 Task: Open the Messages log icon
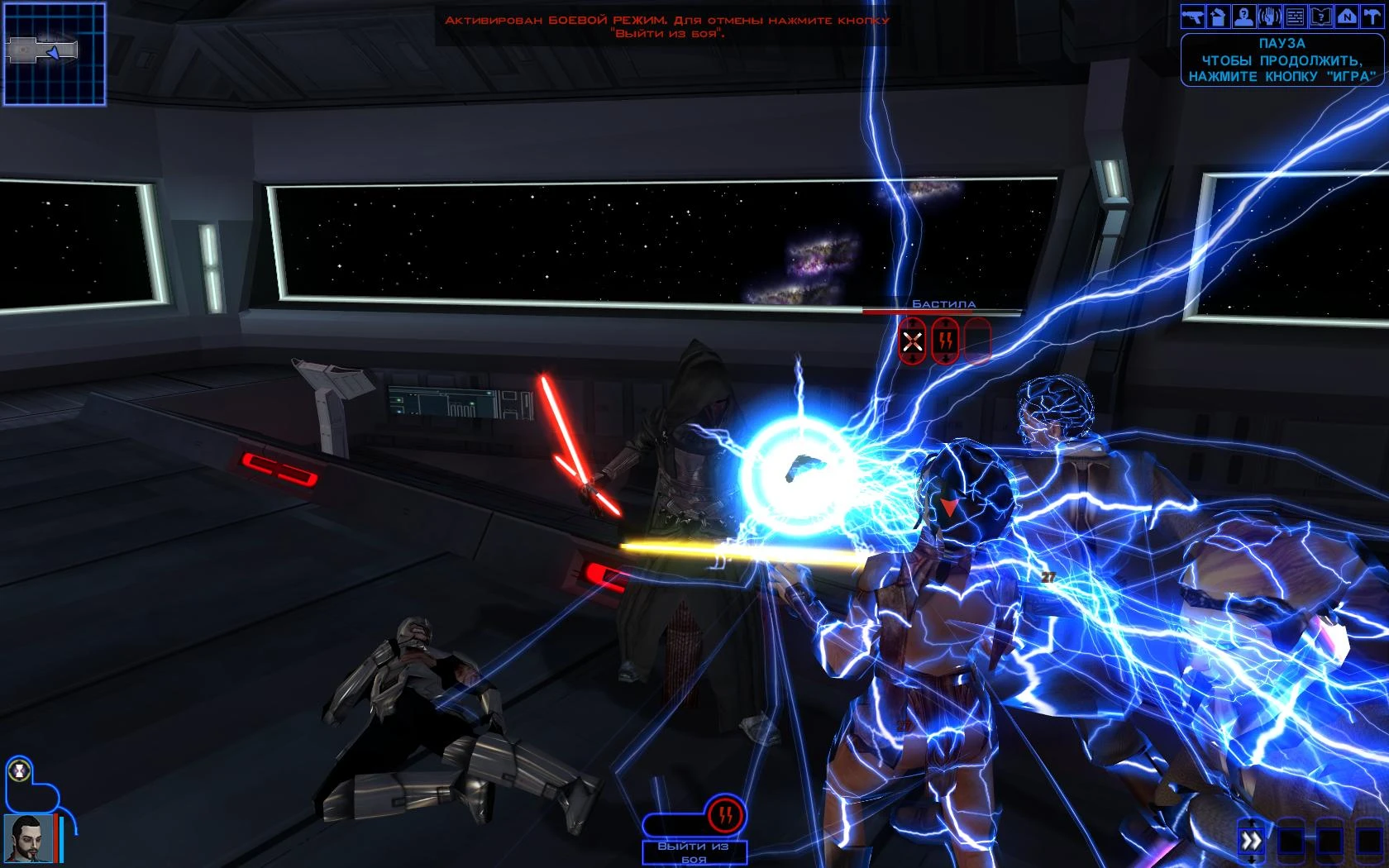point(1295,15)
